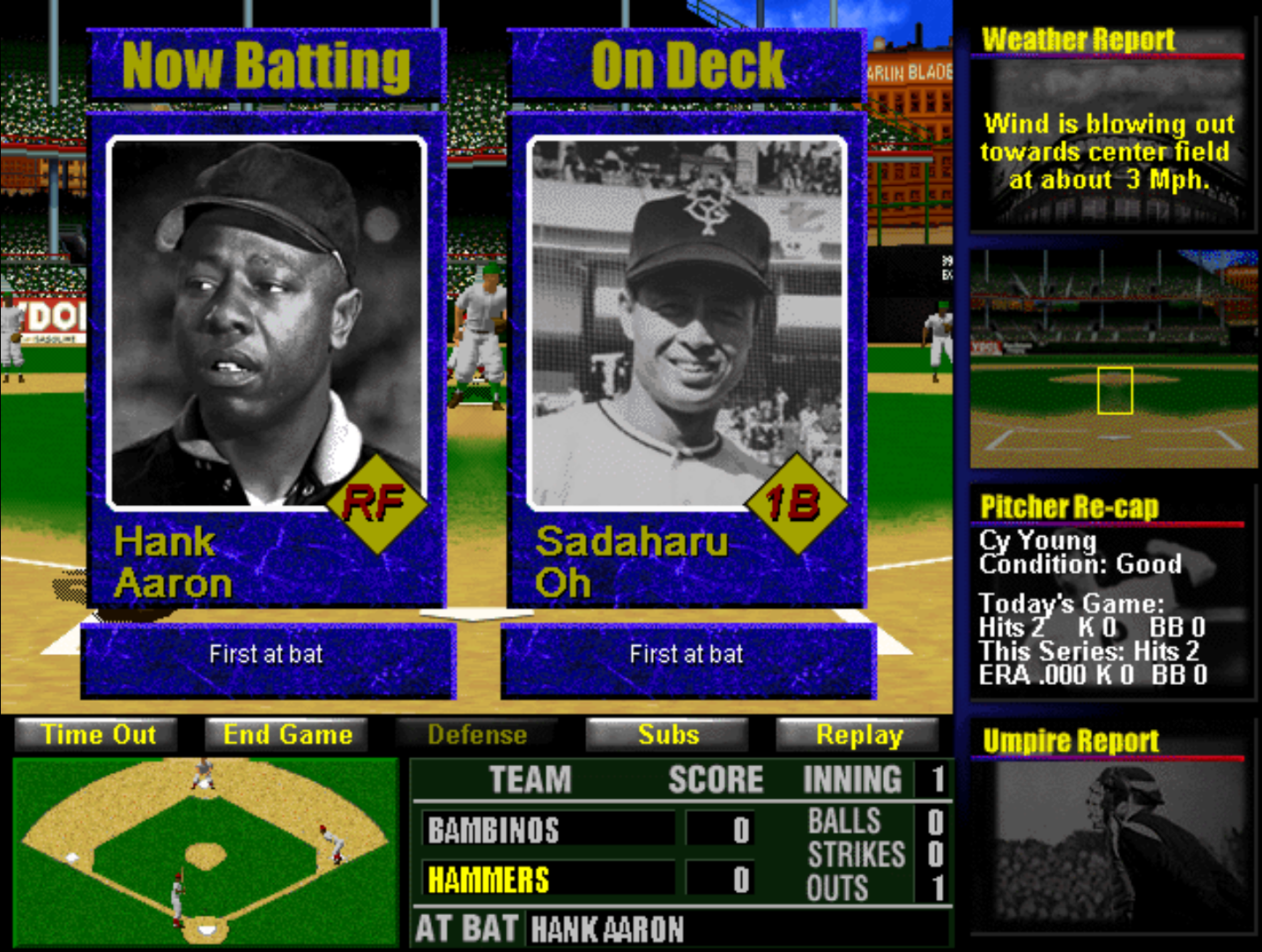This screenshot has width=1262, height=952.
Task: Click the End Game button
Action: point(287,734)
